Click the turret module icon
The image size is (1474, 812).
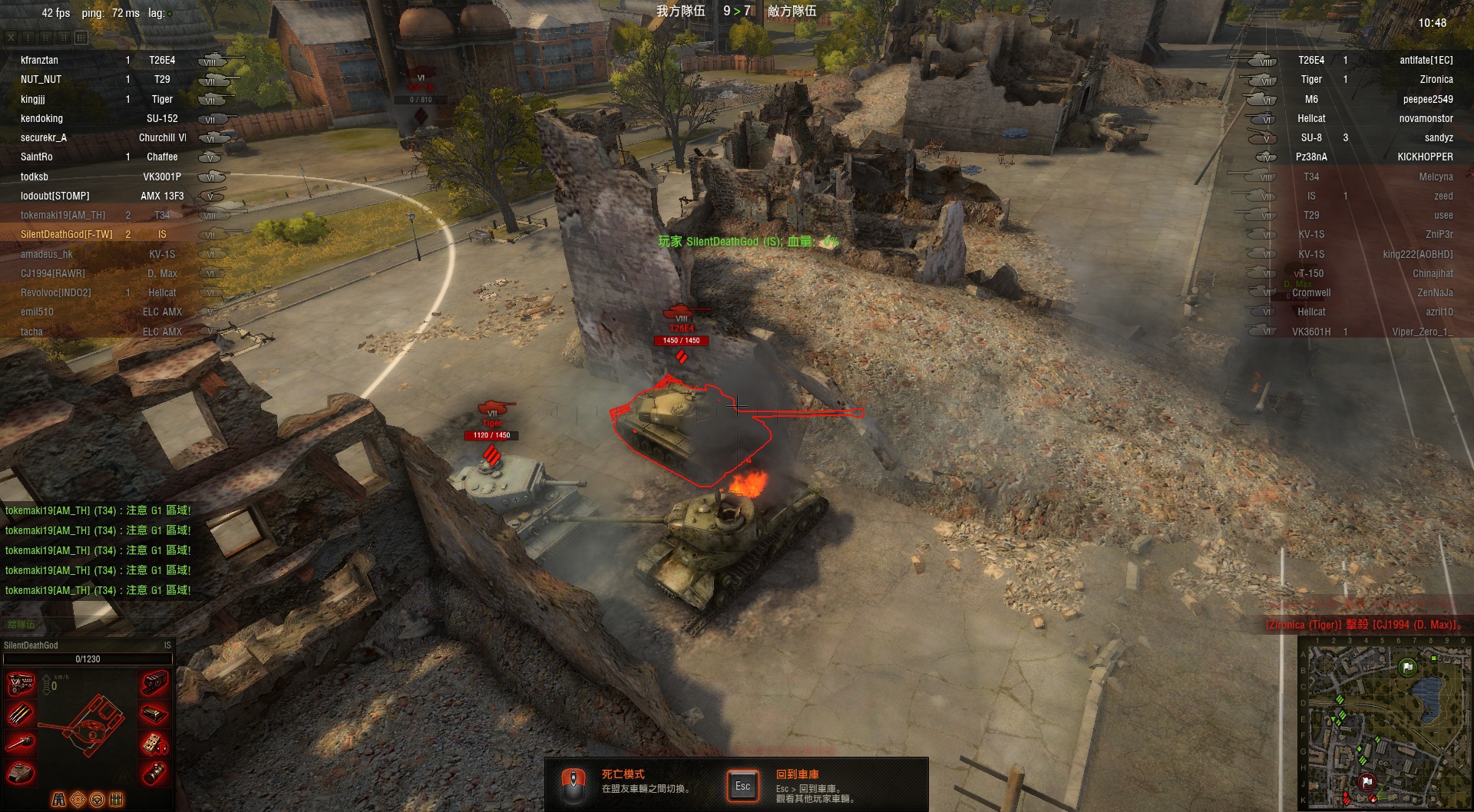[21, 772]
